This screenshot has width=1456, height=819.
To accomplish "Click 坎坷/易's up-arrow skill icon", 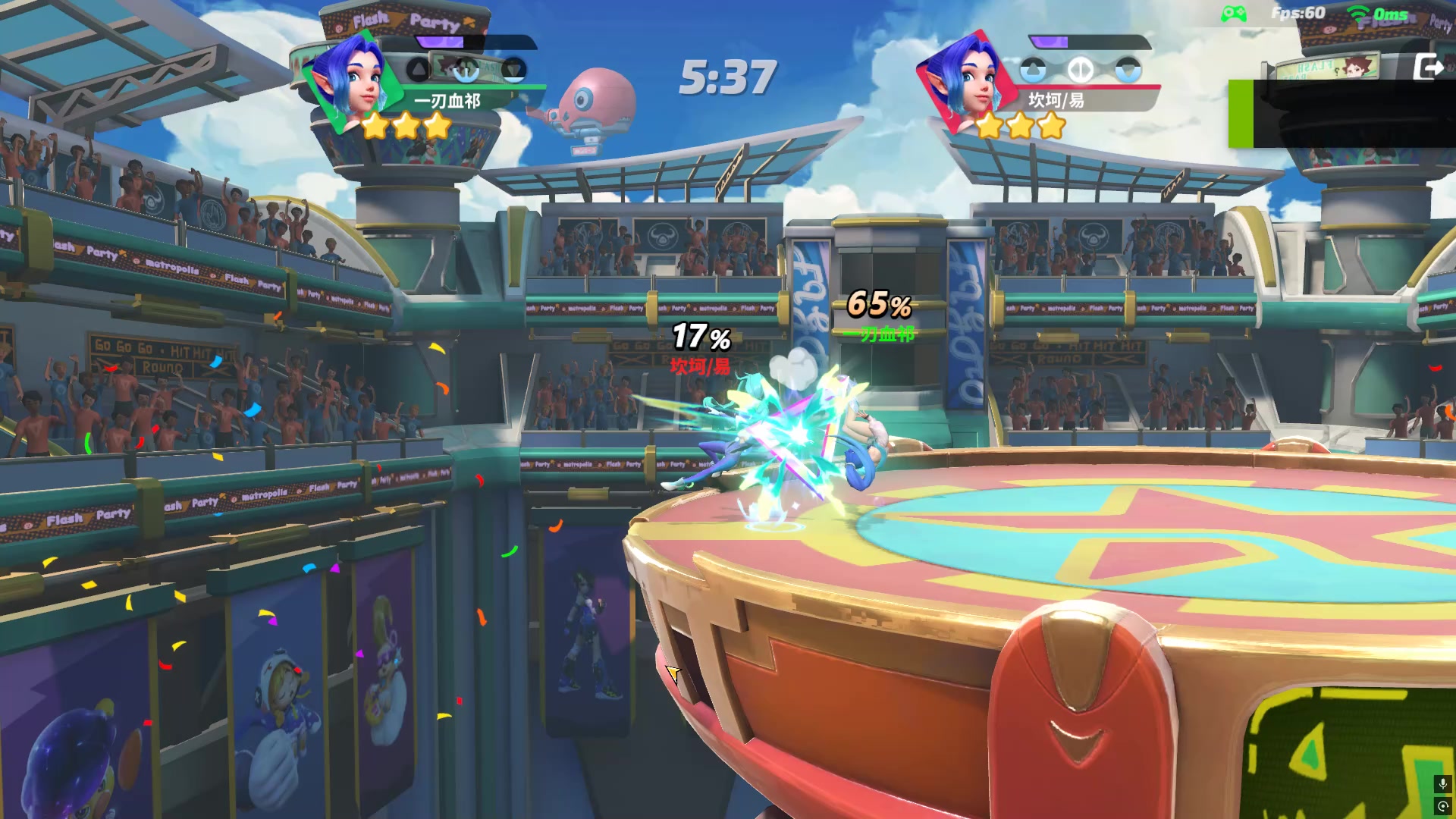I will pyautogui.click(x=1033, y=71).
